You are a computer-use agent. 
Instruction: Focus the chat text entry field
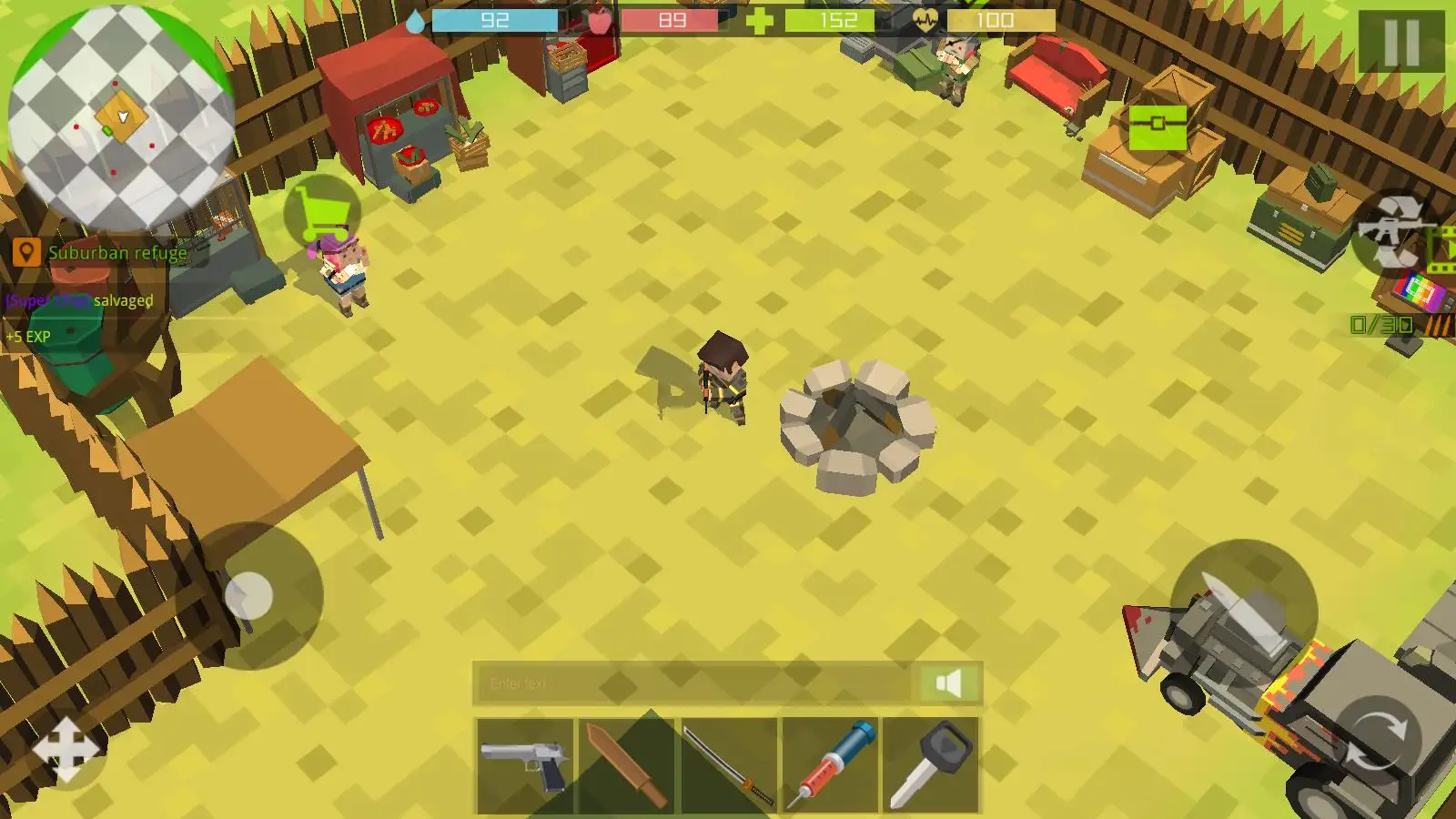692,683
